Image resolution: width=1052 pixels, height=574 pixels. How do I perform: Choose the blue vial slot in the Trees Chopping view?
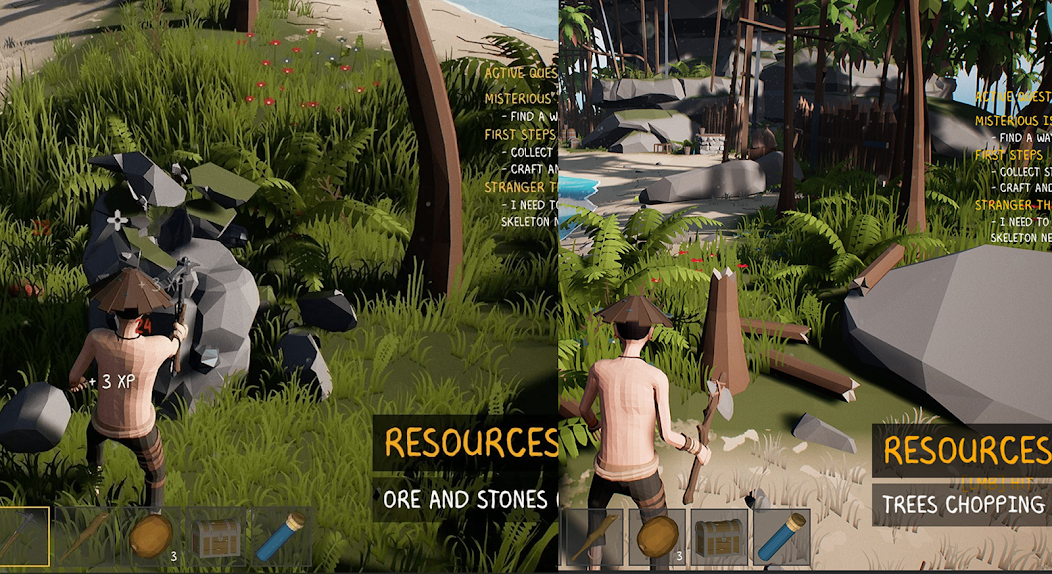[782, 537]
